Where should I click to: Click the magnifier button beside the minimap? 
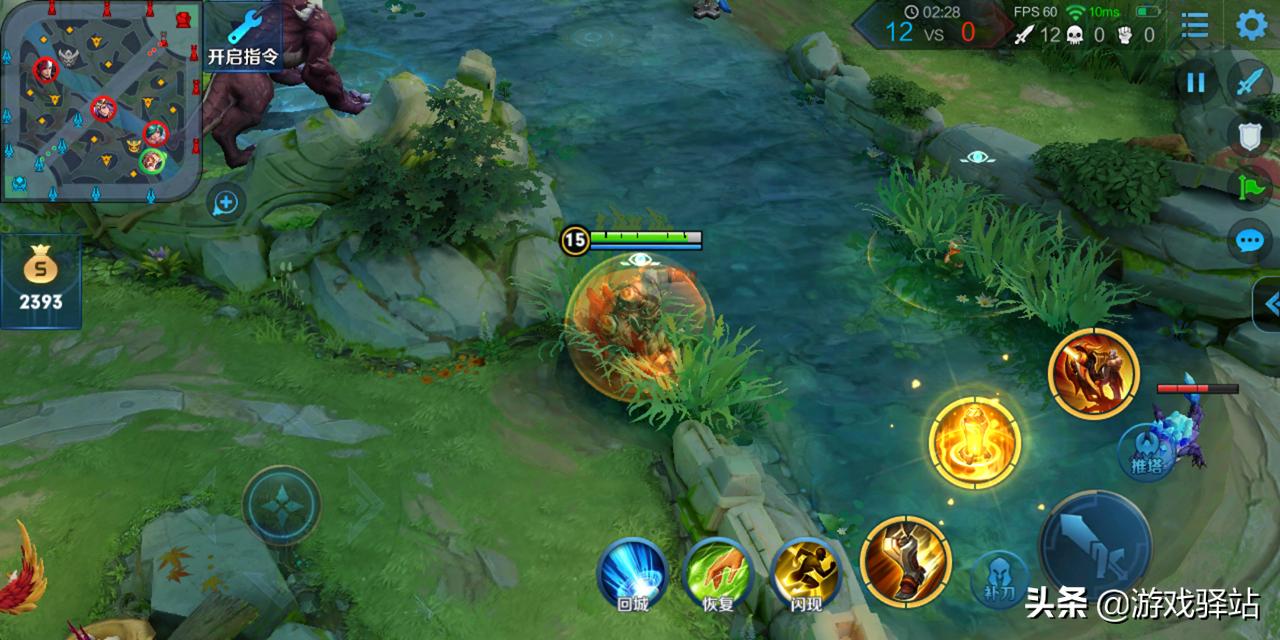(x=226, y=203)
